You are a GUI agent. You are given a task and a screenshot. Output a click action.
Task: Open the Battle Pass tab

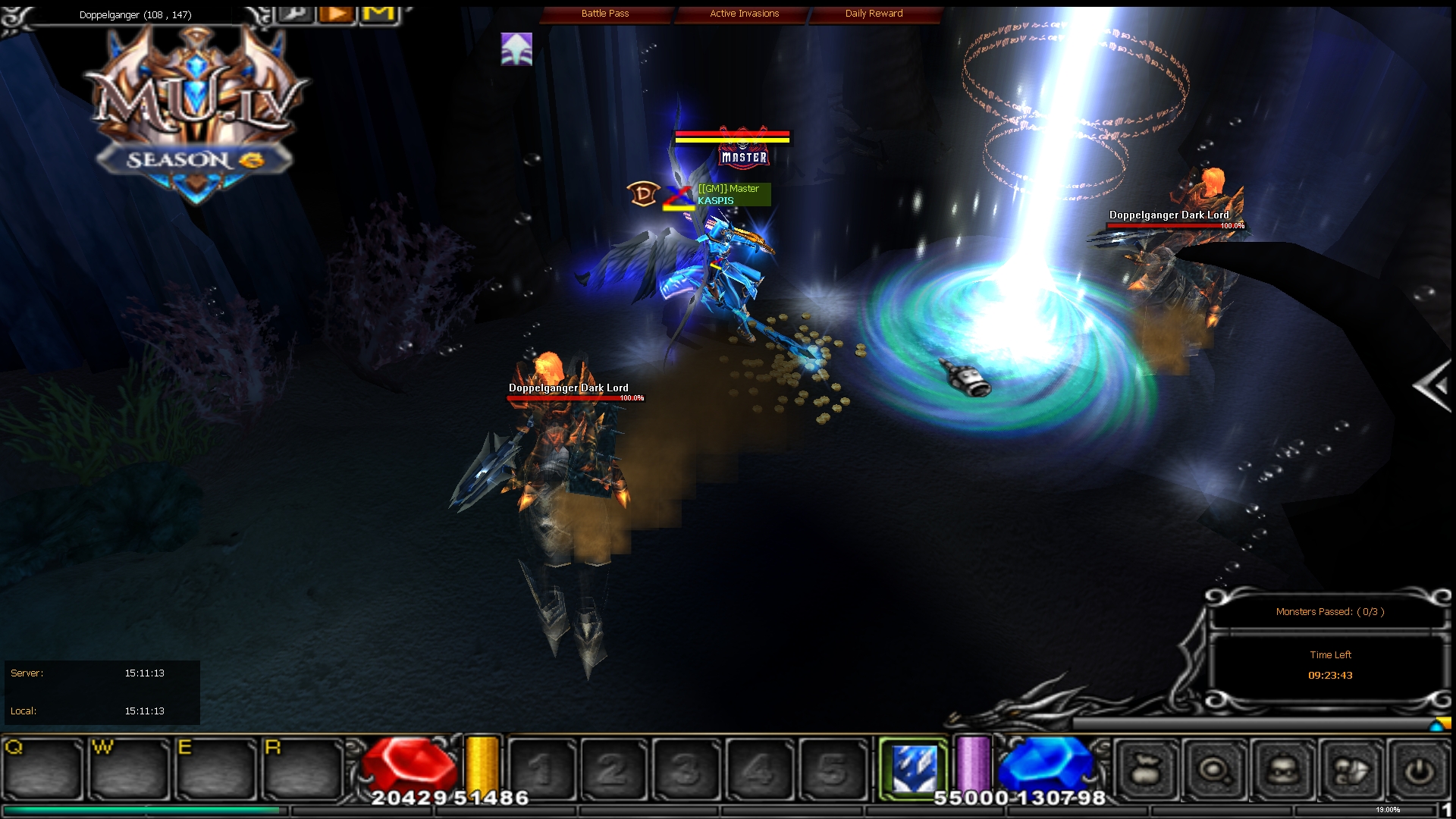604,13
